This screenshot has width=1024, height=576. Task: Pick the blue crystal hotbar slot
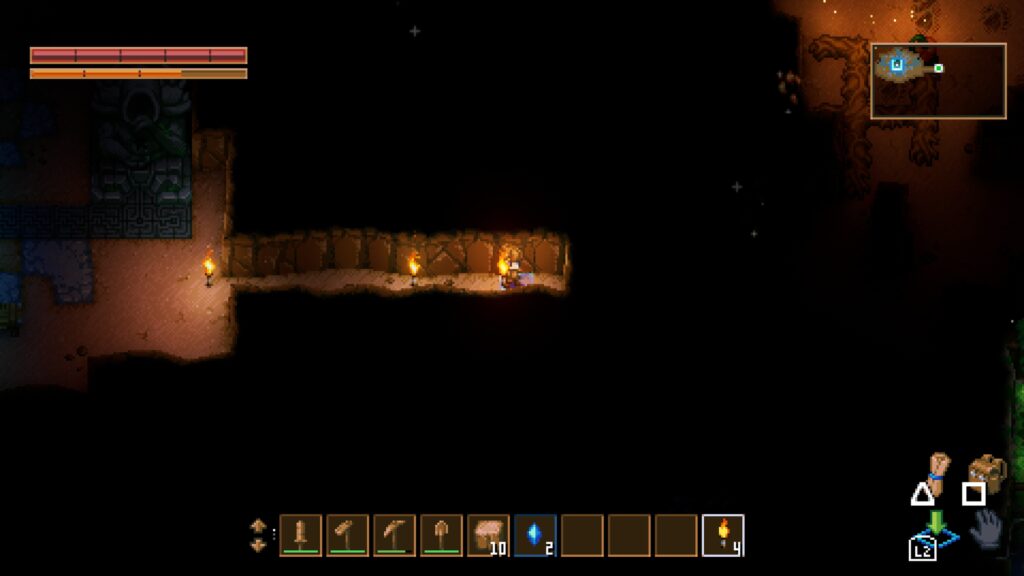pos(535,535)
